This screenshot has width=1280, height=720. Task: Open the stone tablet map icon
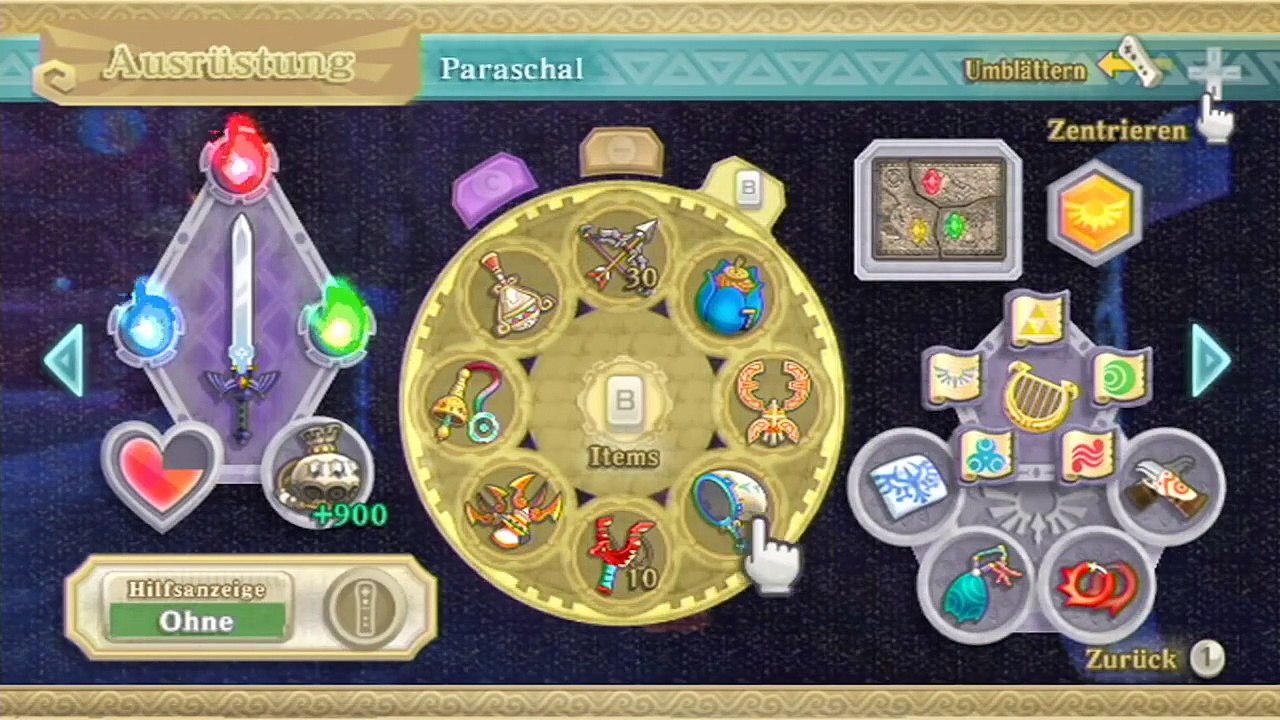(x=937, y=209)
